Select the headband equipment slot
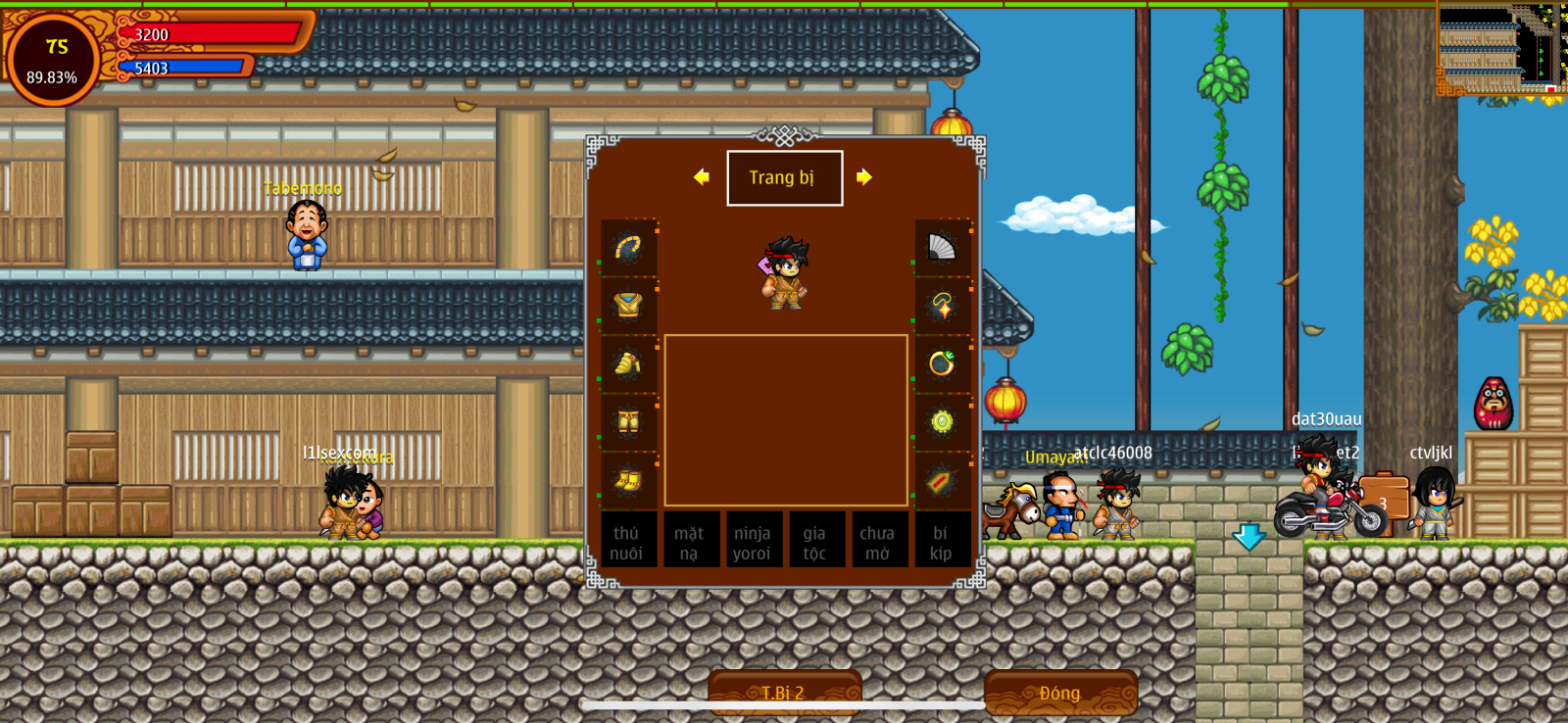1568x723 pixels. tap(628, 248)
